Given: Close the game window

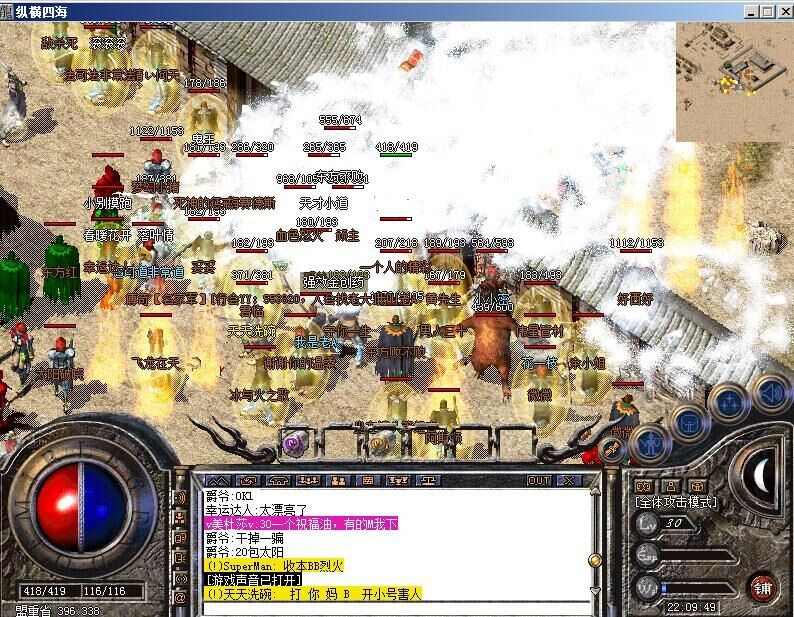Looking at the screenshot, I should [x=784, y=11].
